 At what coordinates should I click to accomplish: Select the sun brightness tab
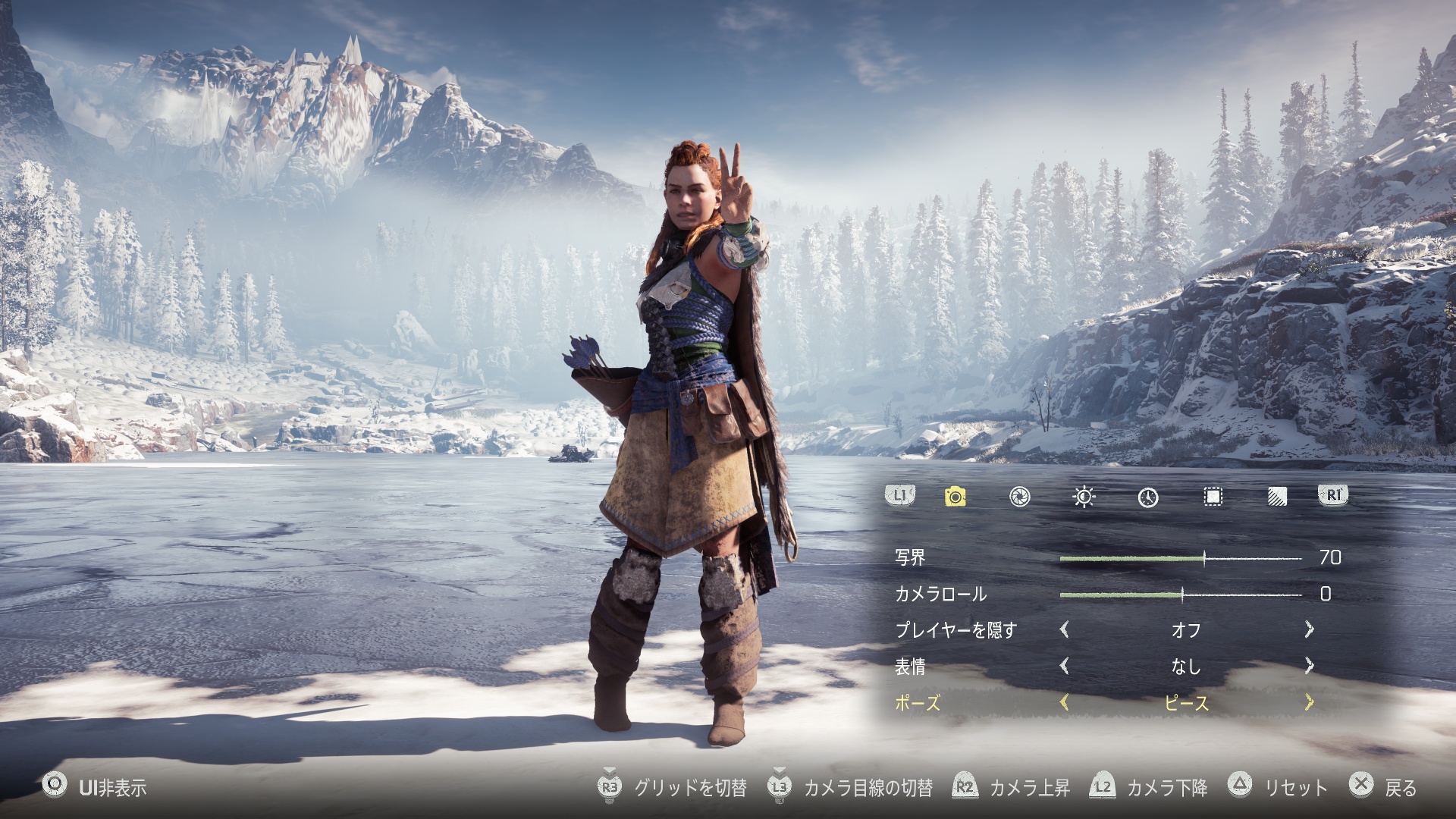tap(1084, 497)
